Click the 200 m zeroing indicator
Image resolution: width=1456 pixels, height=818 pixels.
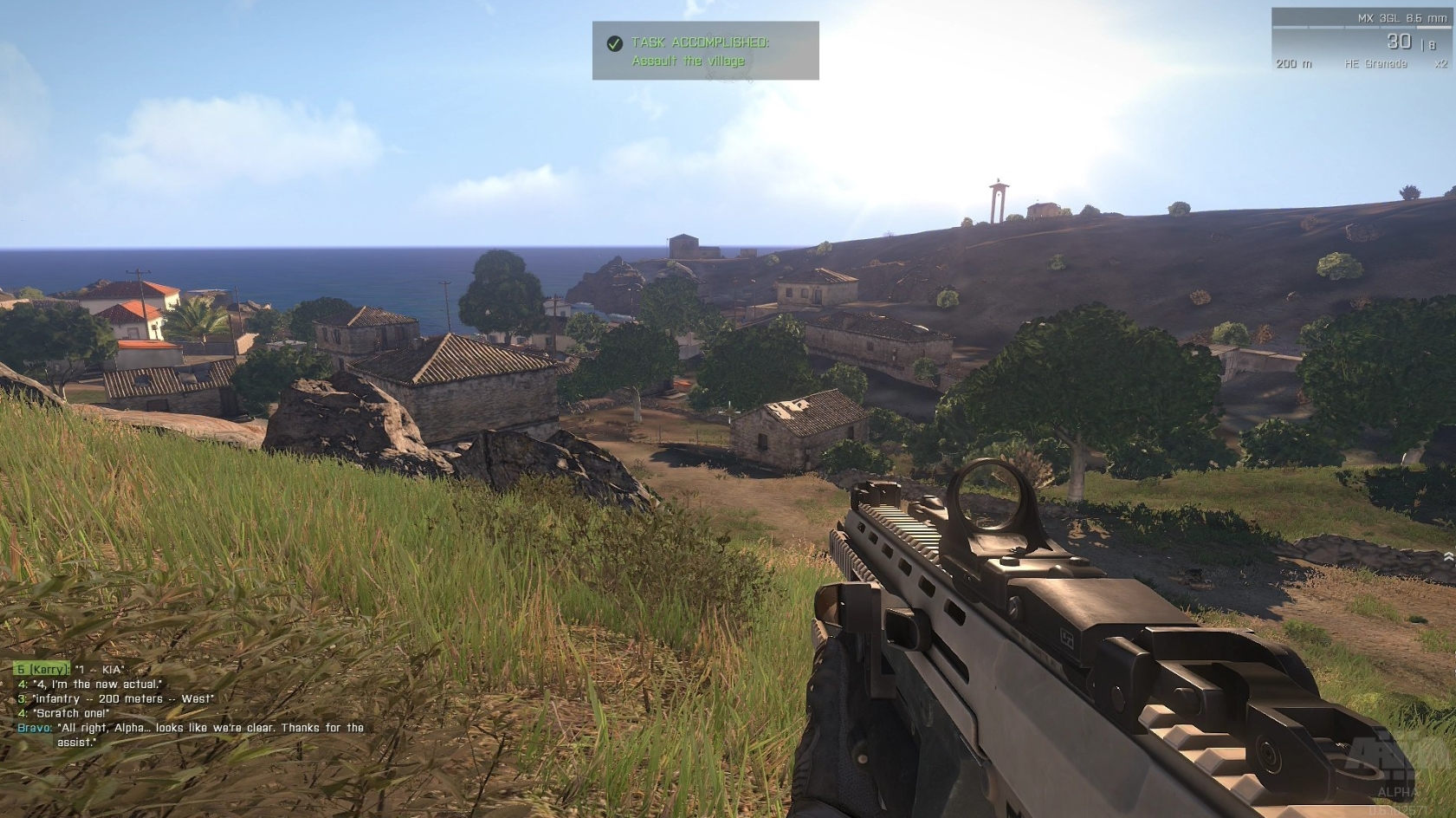[1293, 63]
